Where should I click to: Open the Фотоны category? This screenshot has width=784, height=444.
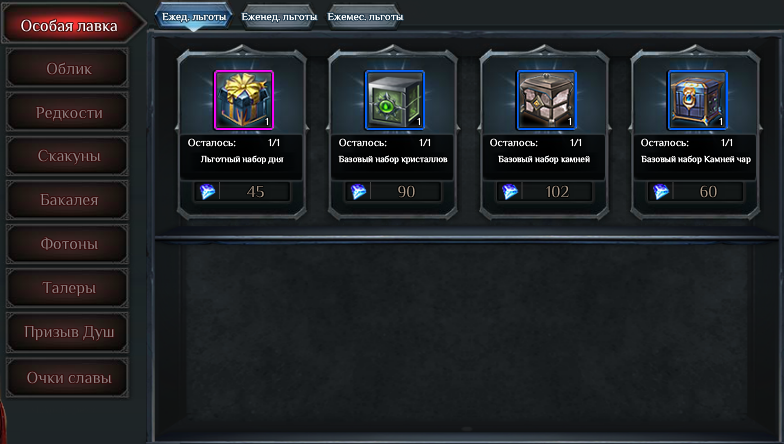pyautogui.click(x=68, y=245)
